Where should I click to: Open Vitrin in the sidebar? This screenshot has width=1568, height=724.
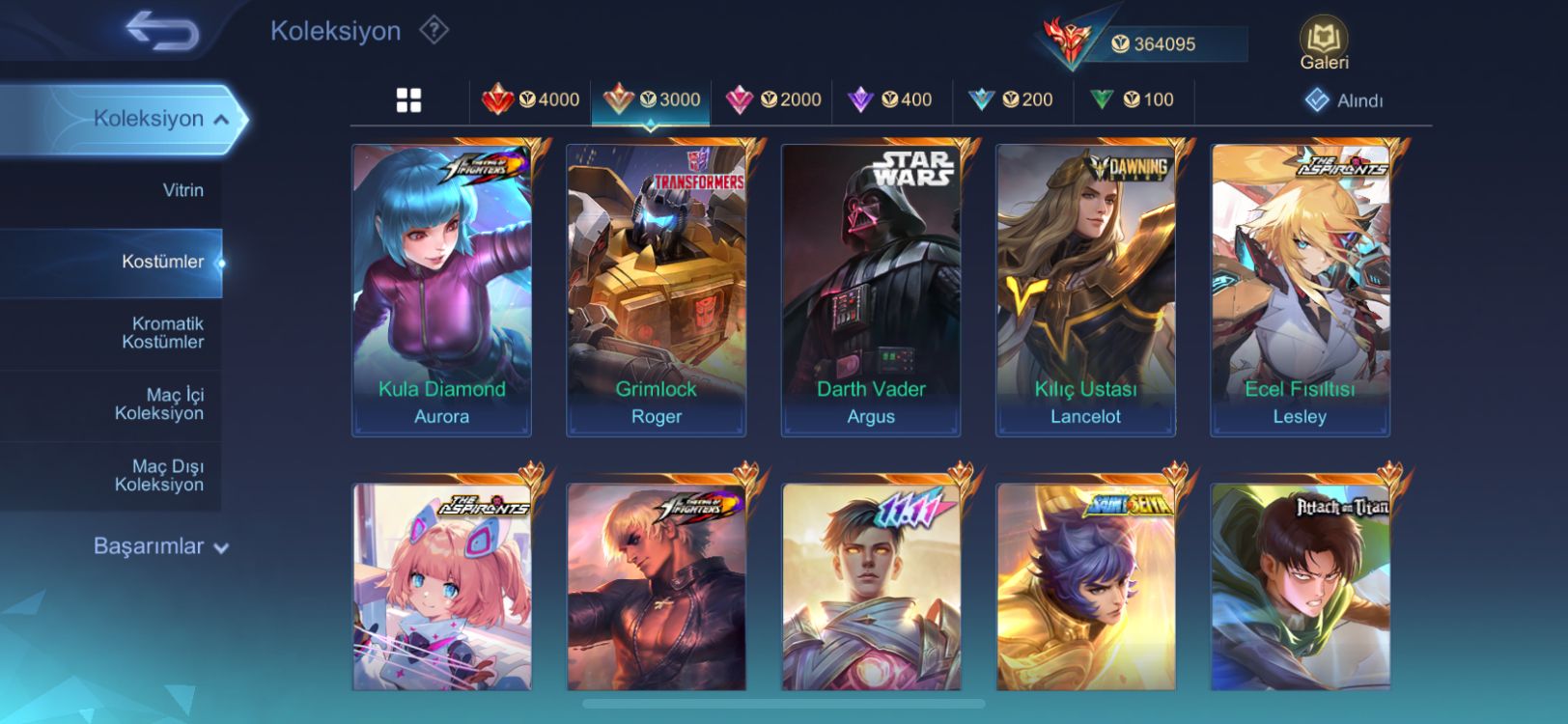182,190
